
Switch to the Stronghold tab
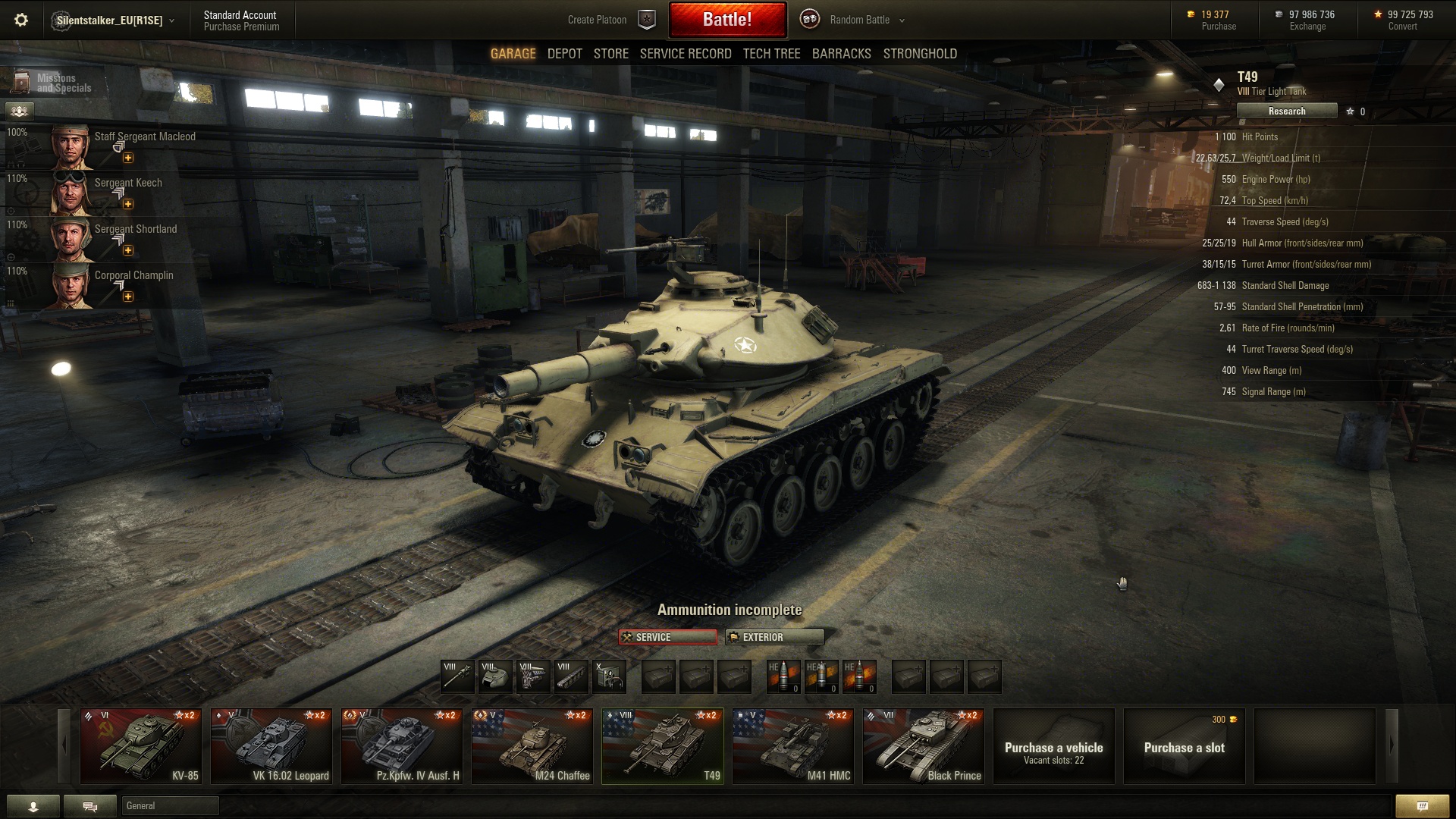(x=919, y=54)
